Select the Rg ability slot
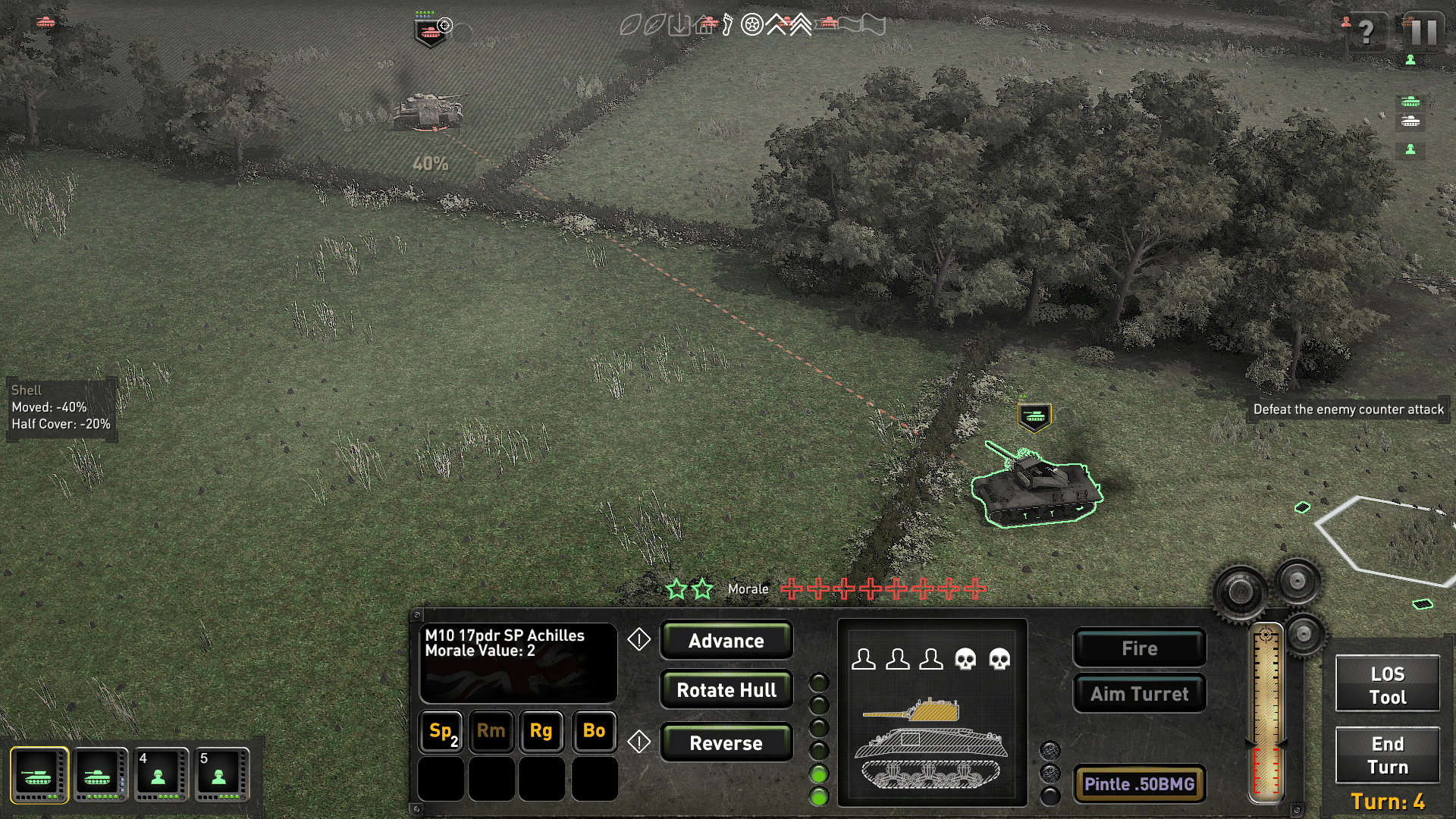This screenshot has height=819, width=1456. coord(541,732)
